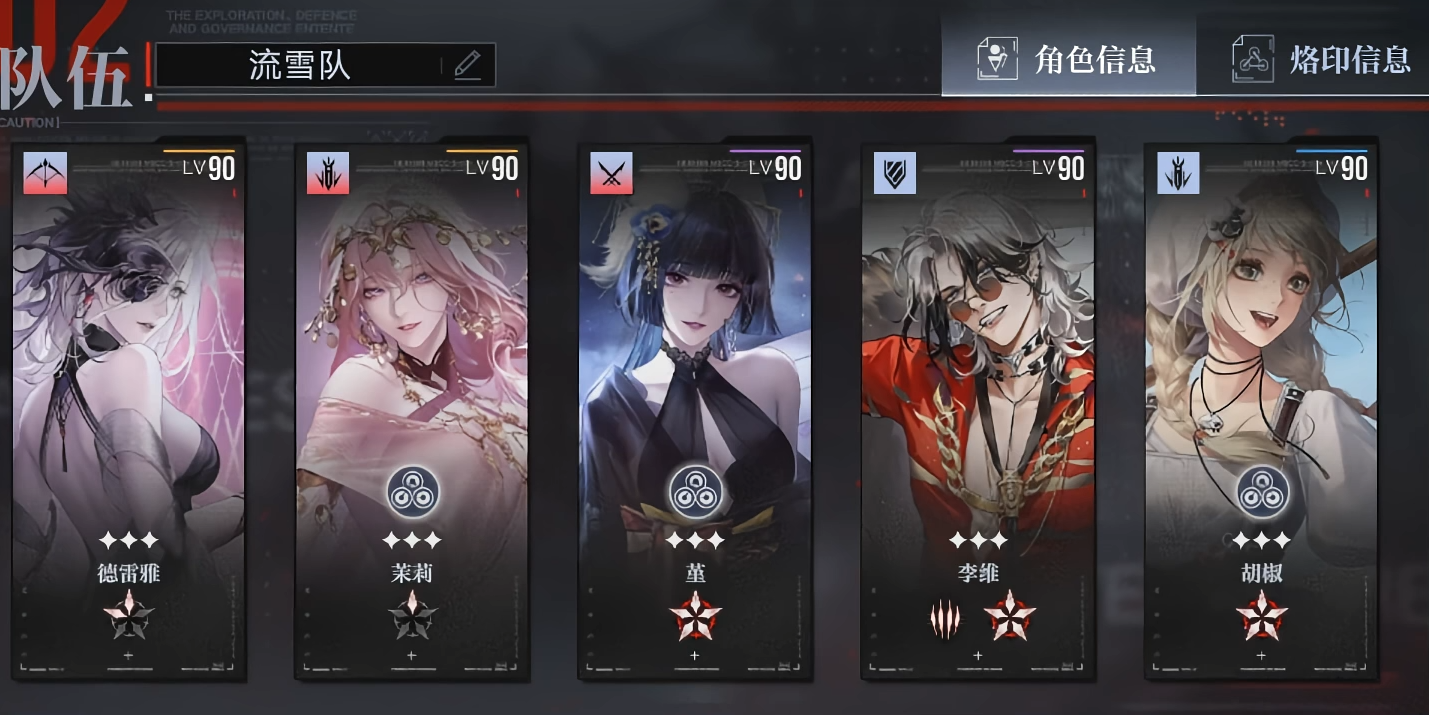1429x715 pixels.
Task: Click the pencil rename icon
Action: [x=467, y=66]
